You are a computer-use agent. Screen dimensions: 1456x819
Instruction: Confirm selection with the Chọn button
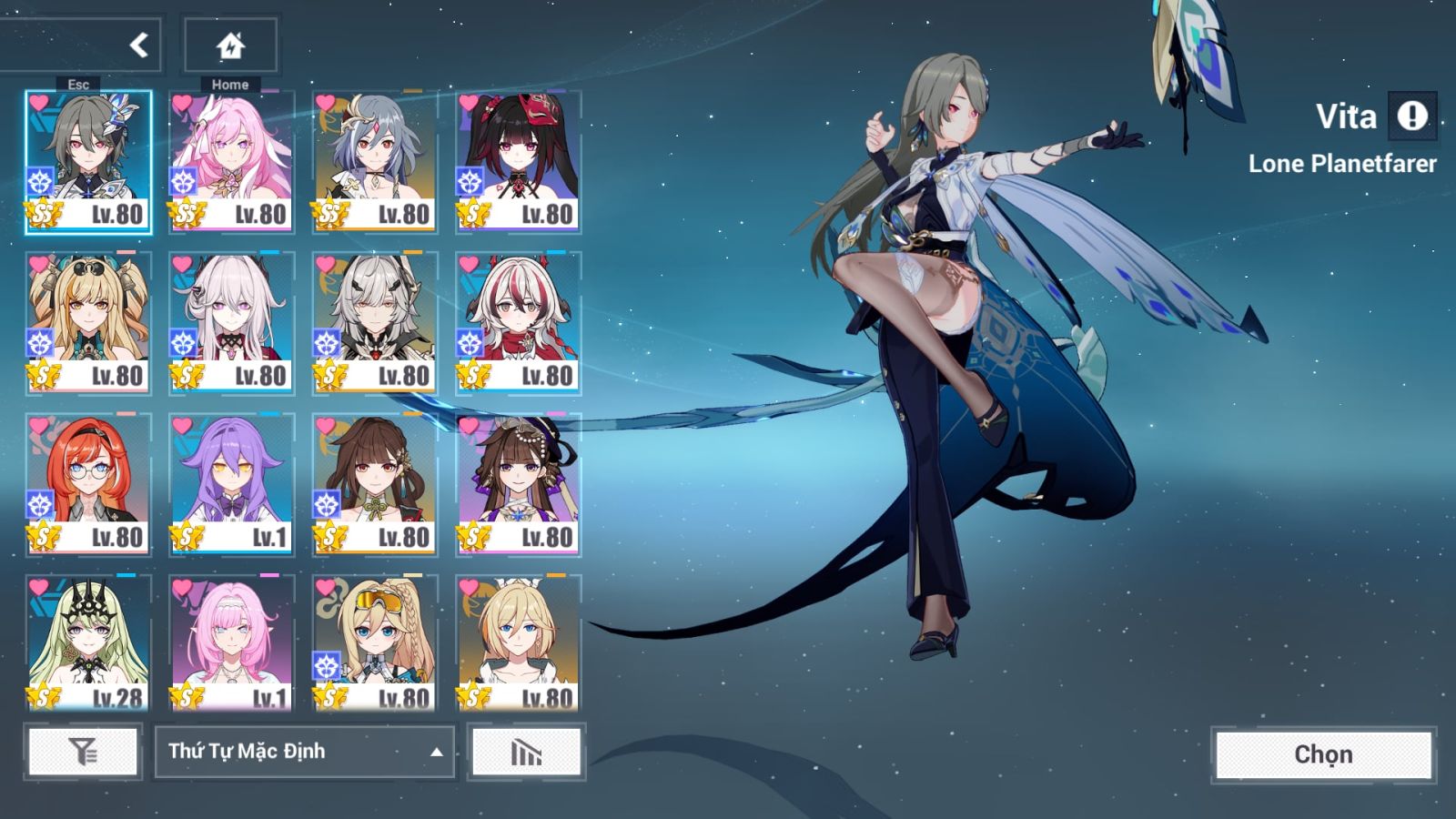point(1323,754)
